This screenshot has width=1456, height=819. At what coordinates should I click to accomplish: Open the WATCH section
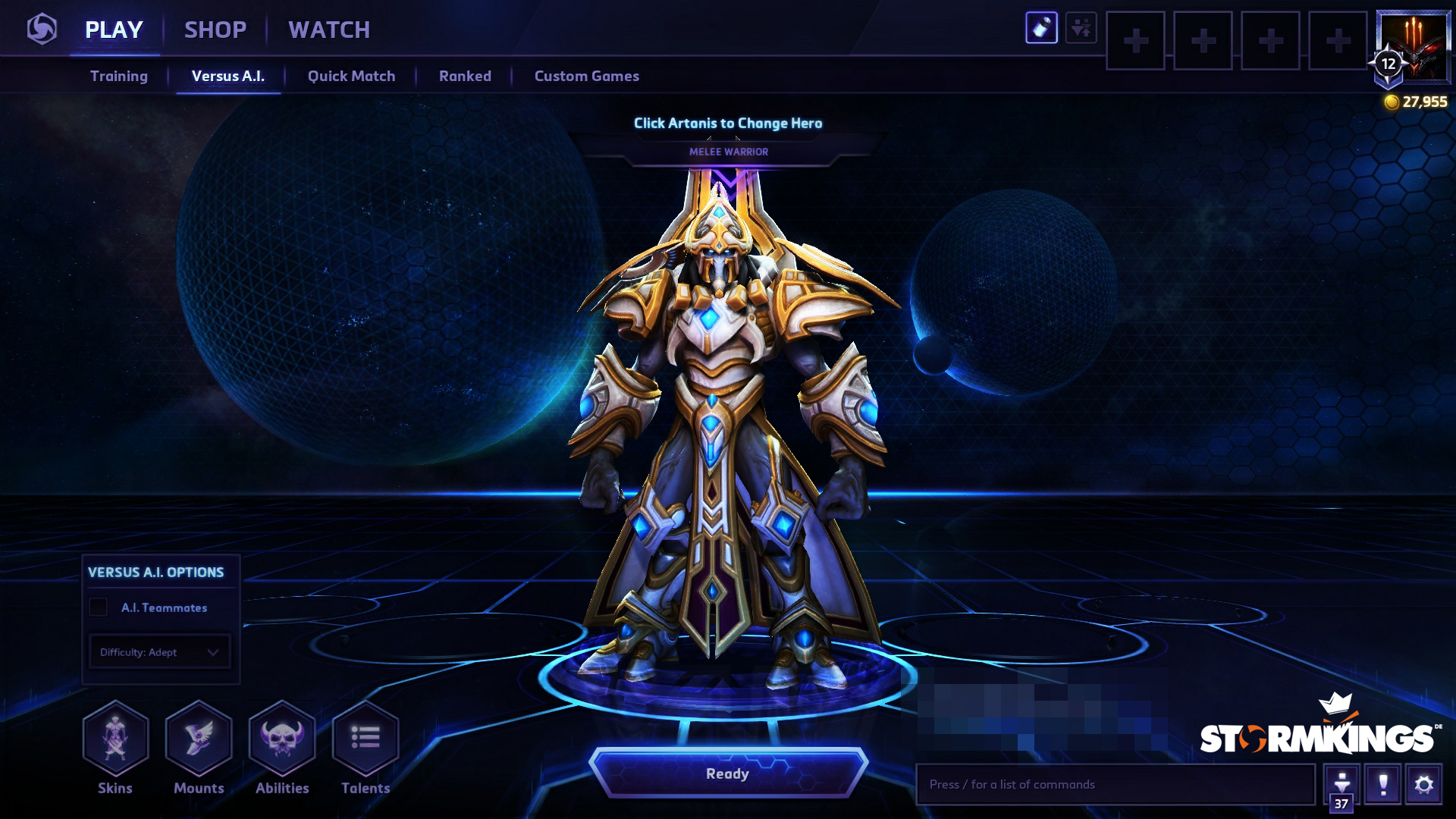pos(329,30)
